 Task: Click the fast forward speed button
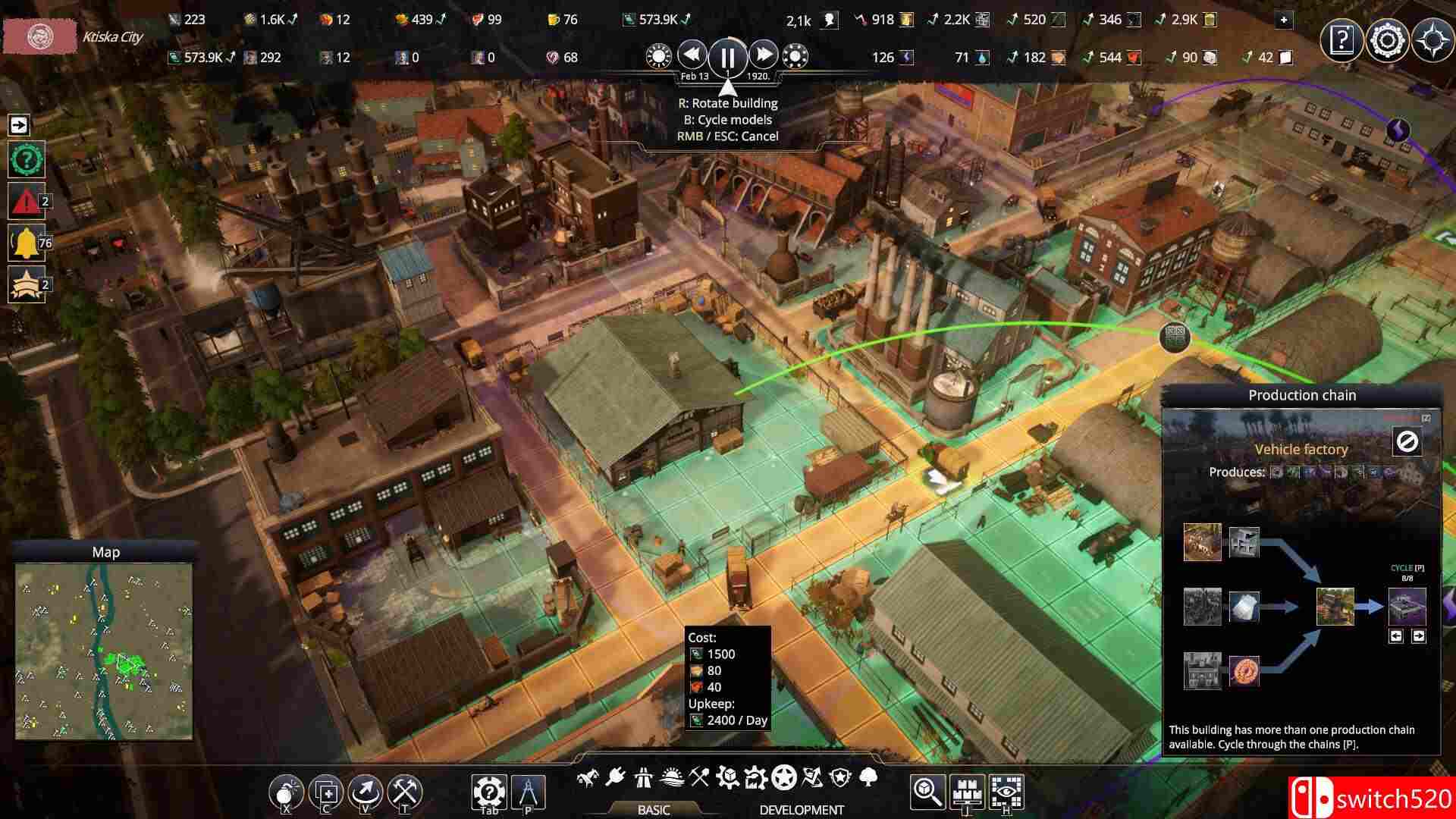pos(763,55)
